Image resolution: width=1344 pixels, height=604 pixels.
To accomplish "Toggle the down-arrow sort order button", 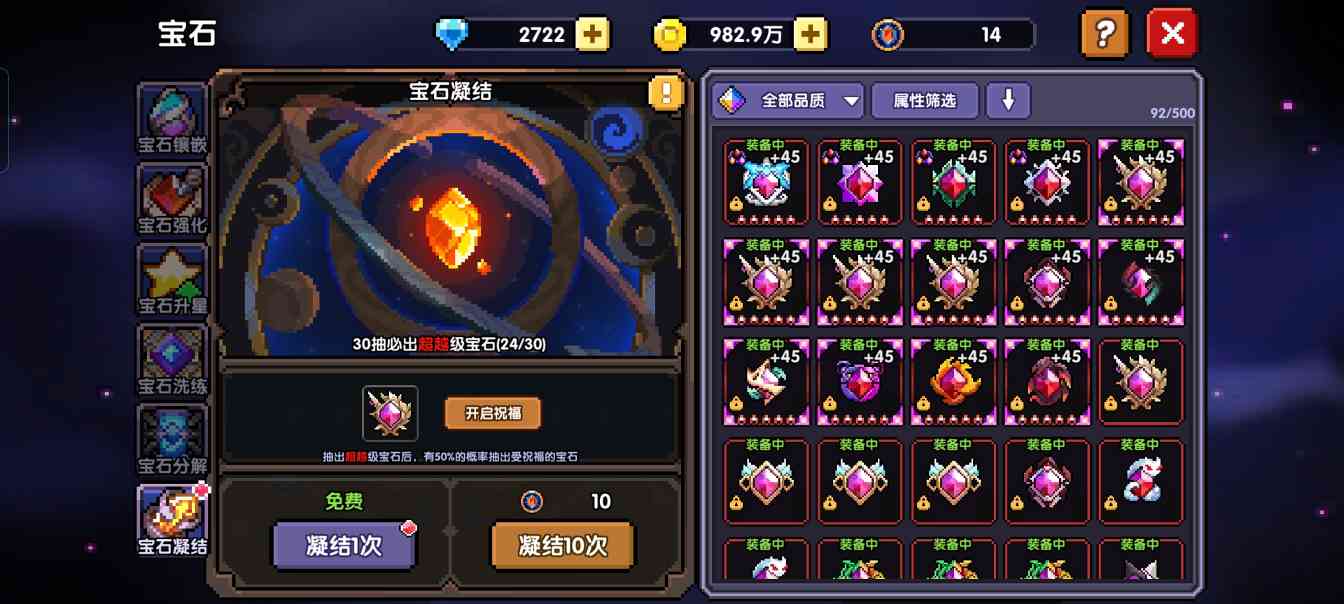I will click(x=1008, y=100).
